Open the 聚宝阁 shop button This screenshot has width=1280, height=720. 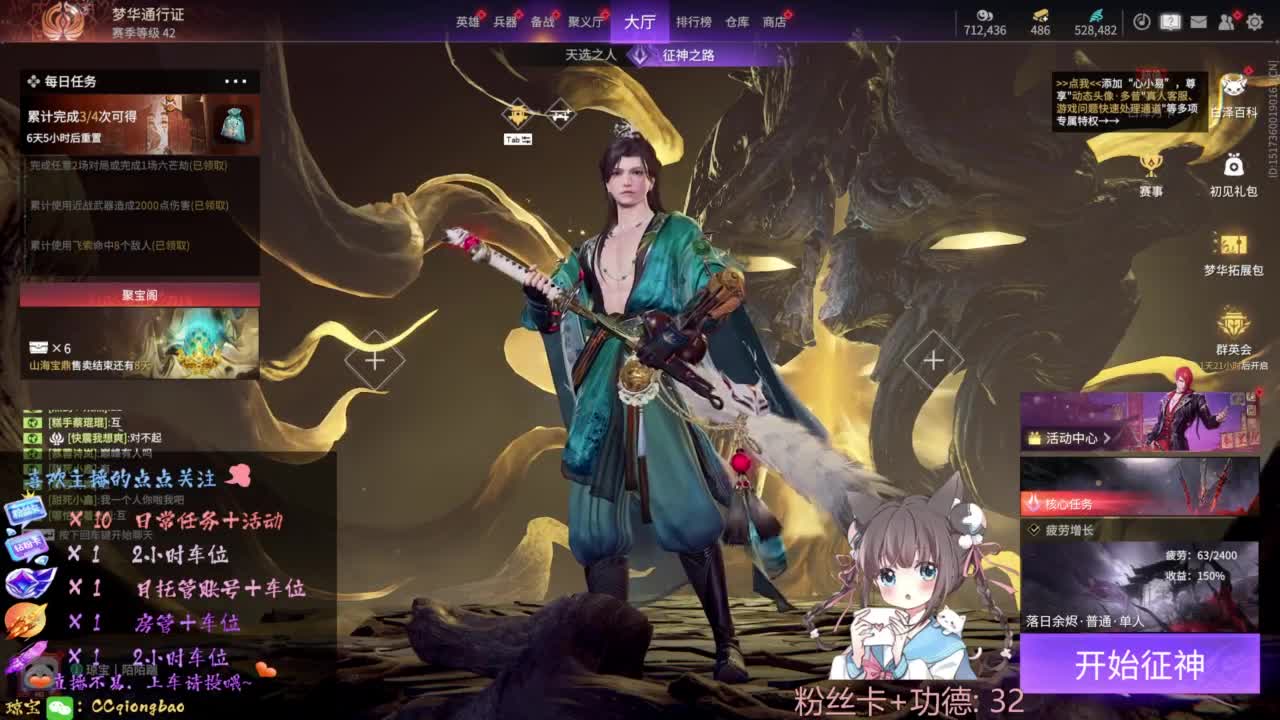[x=140, y=291]
